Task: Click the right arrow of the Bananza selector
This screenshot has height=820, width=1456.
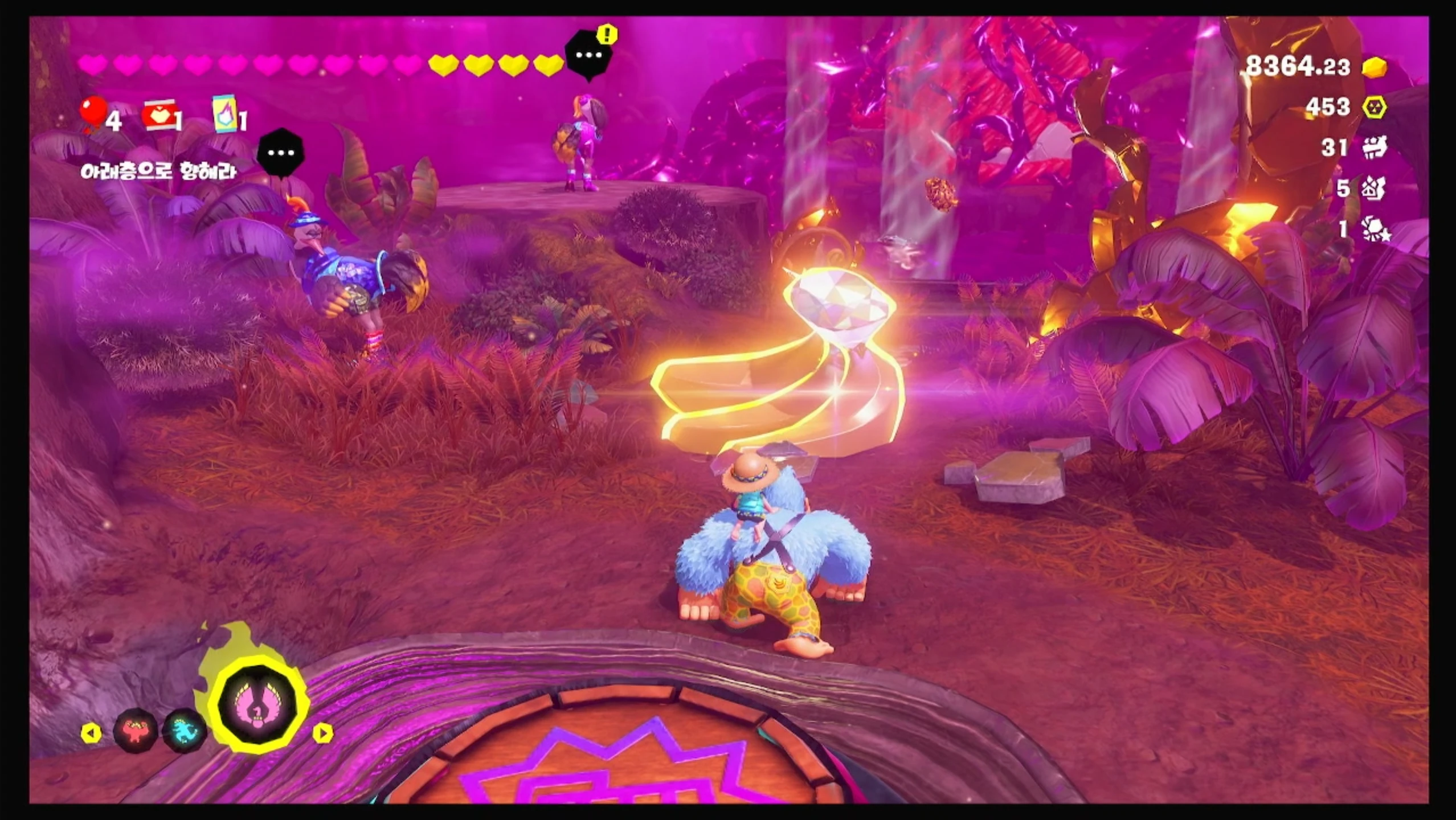Action: tap(322, 733)
